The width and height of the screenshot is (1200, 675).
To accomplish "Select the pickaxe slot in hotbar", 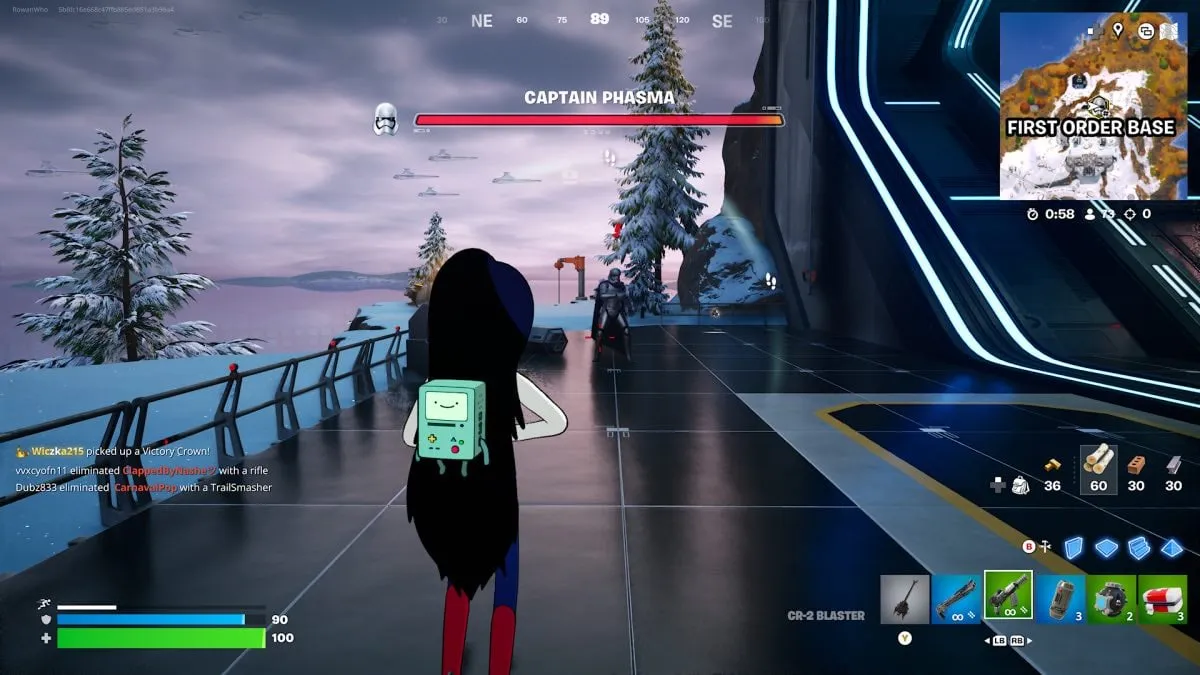I will pos(904,598).
